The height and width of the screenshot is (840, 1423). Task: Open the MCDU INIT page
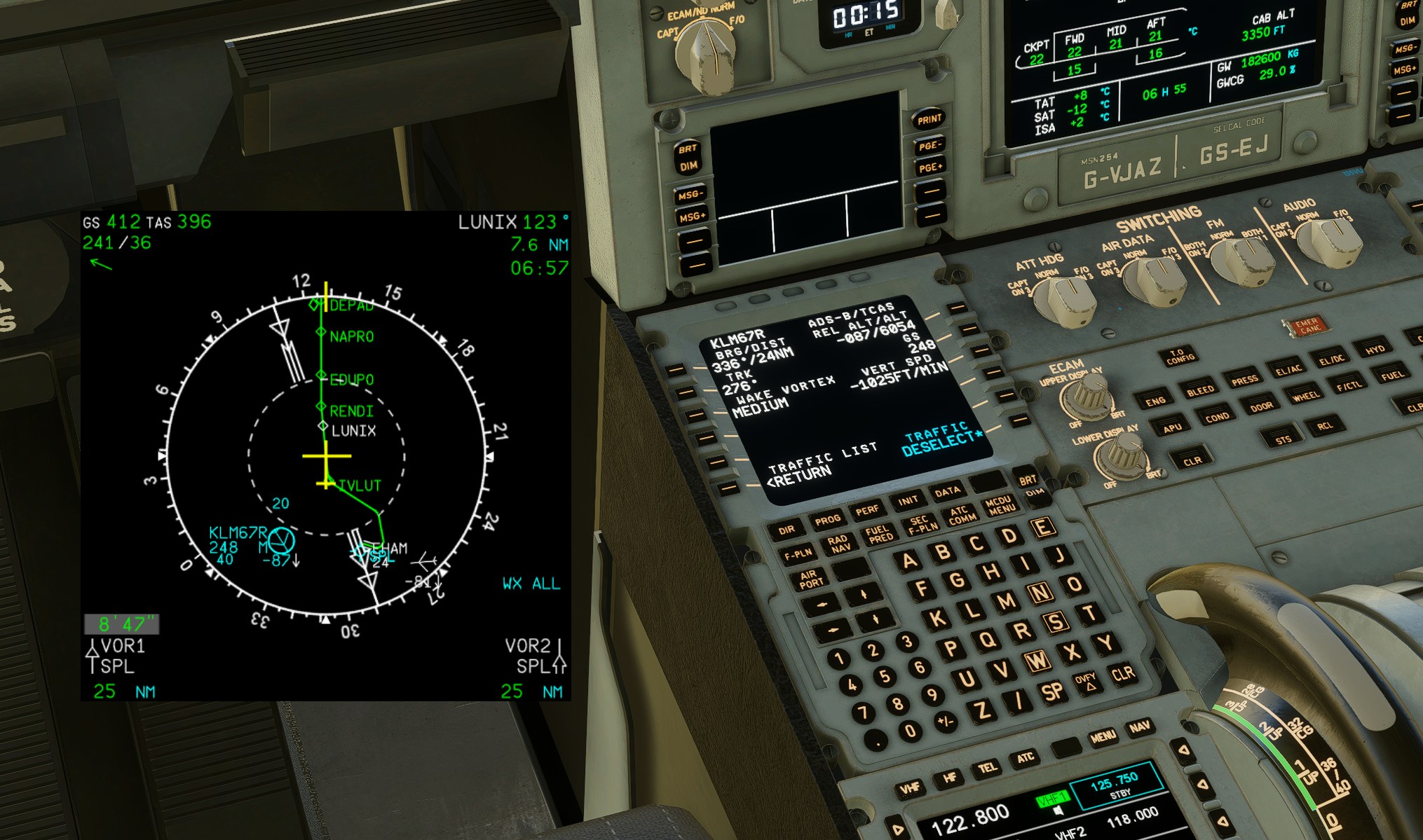[908, 501]
